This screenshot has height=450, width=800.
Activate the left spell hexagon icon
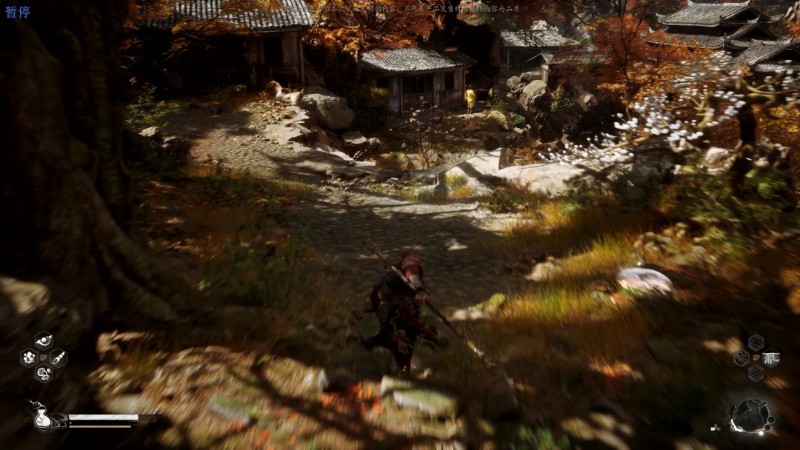(x=28, y=357)
